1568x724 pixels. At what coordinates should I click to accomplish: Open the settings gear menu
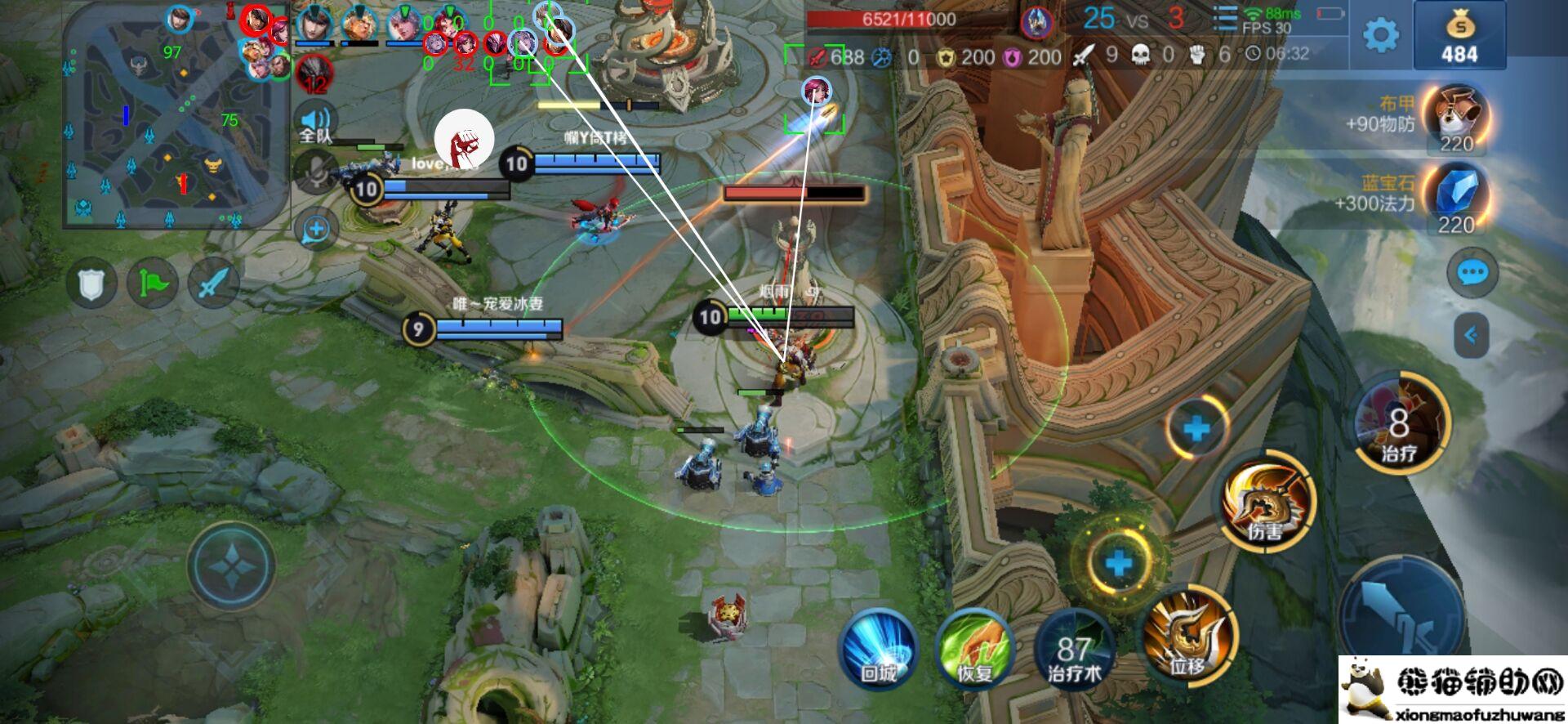point(1380,35)
